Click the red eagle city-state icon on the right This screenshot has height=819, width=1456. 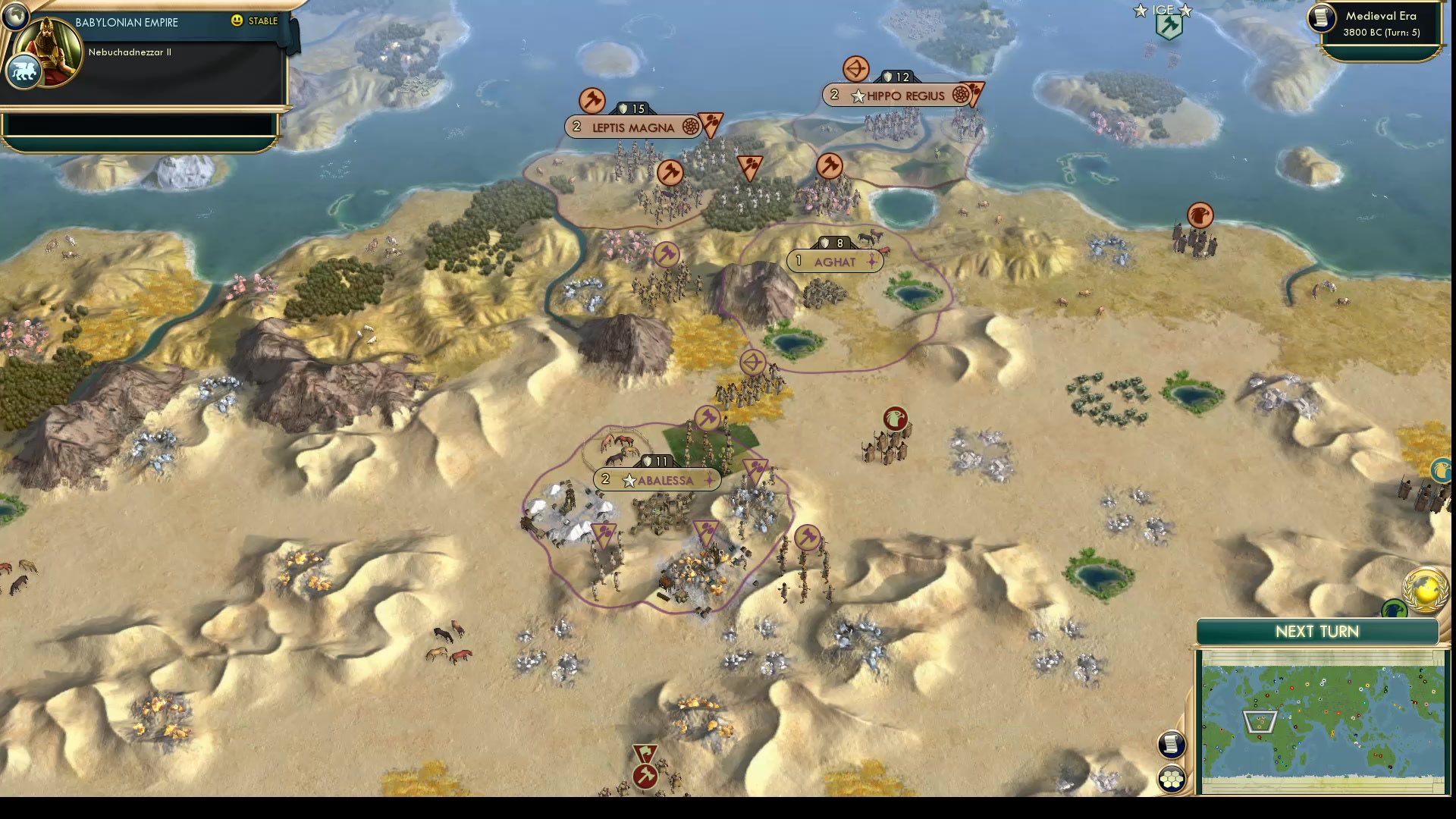click(x=895, y=417)
